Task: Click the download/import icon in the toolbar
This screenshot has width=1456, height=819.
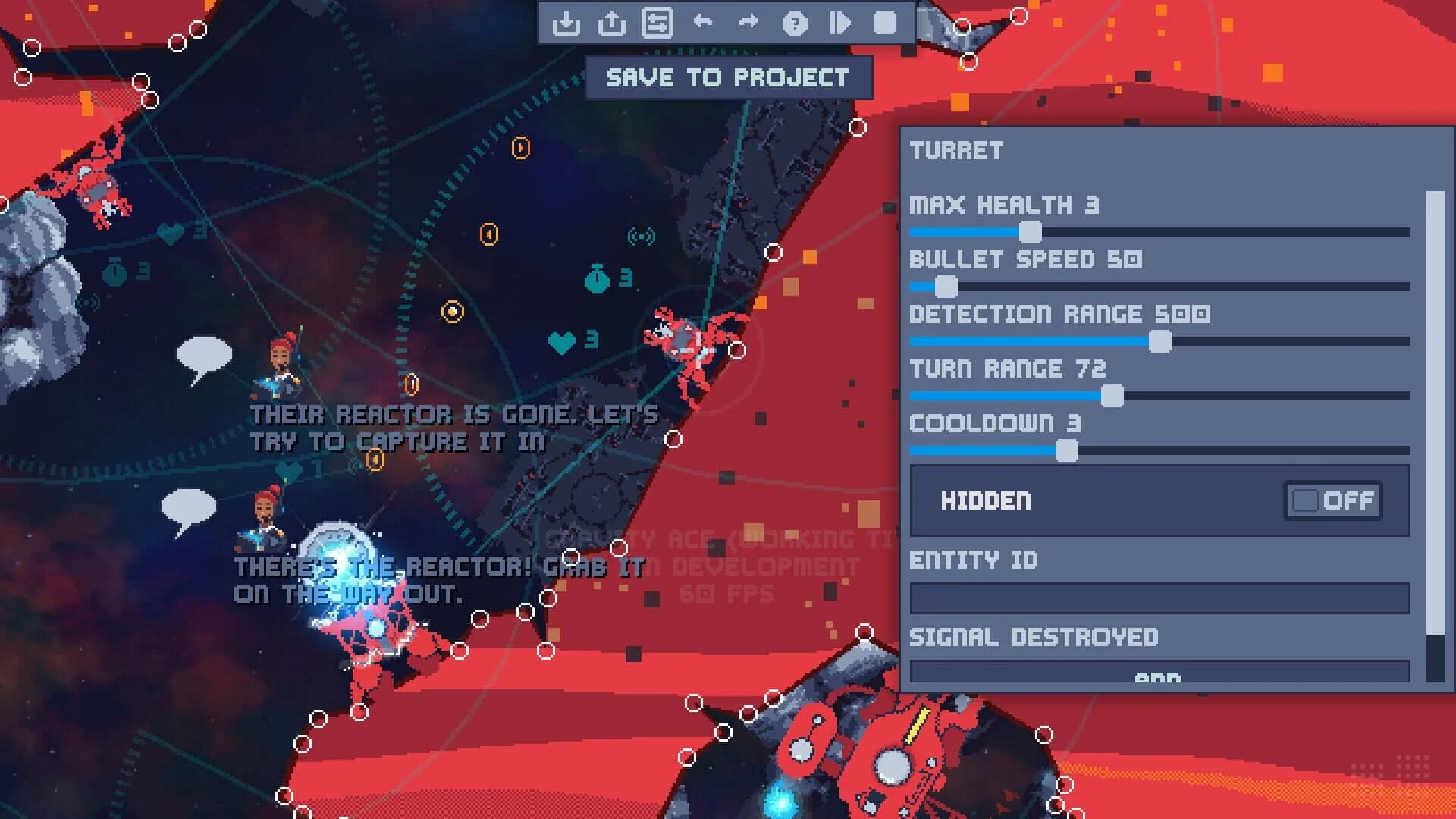Action: click(565, 24)
